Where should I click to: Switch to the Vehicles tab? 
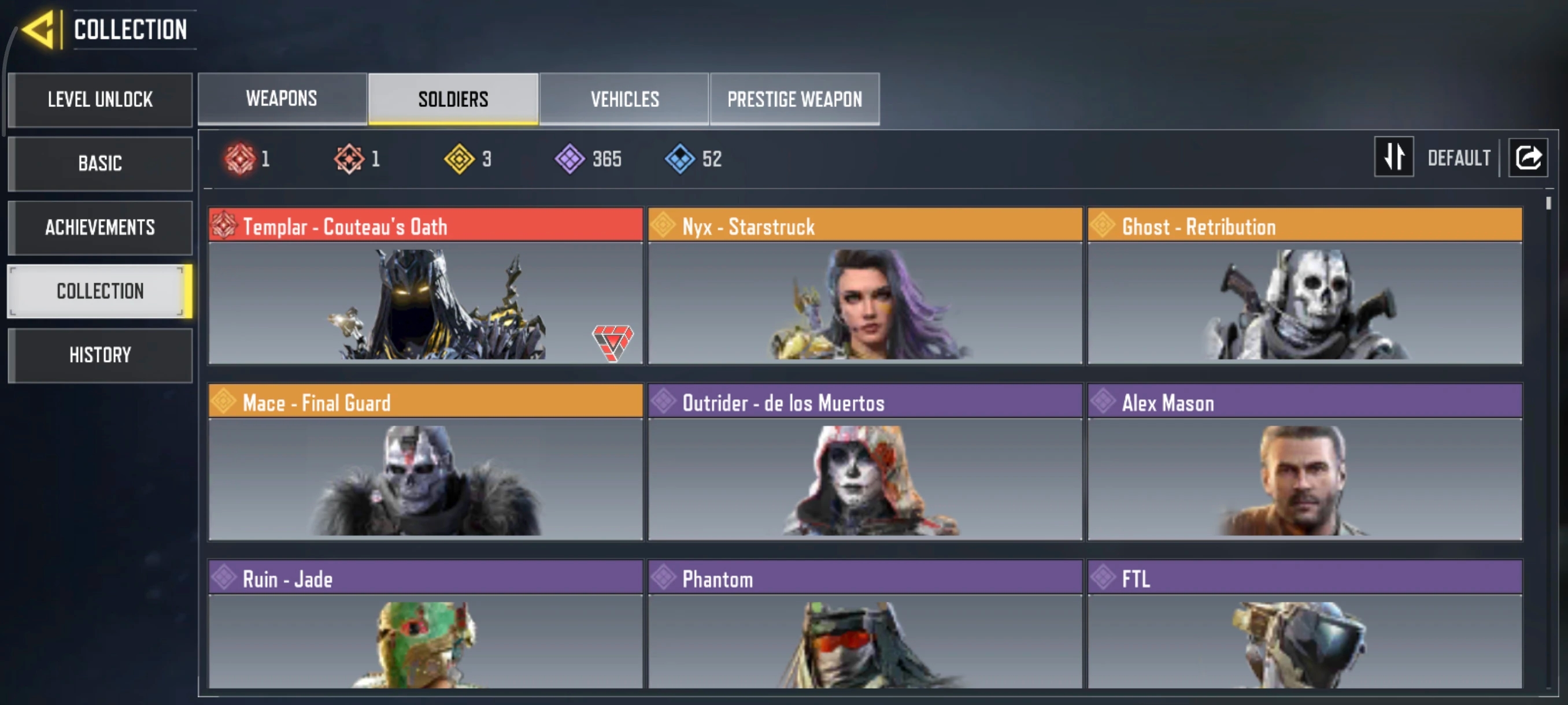point(624,99)
